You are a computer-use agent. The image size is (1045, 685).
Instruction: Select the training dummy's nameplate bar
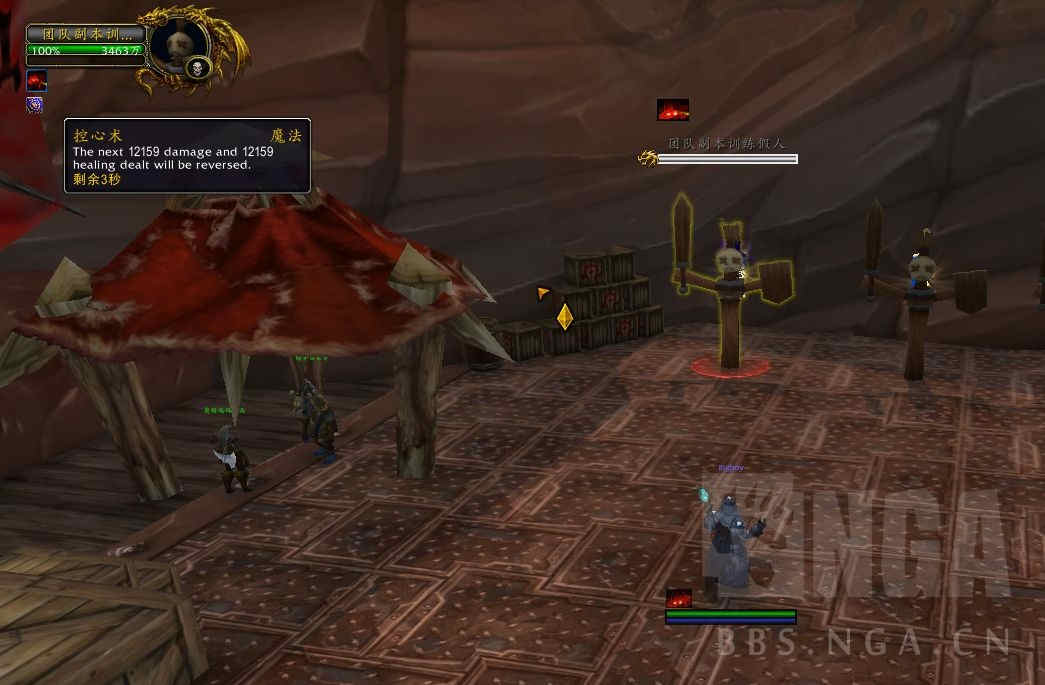coord(727,158)
